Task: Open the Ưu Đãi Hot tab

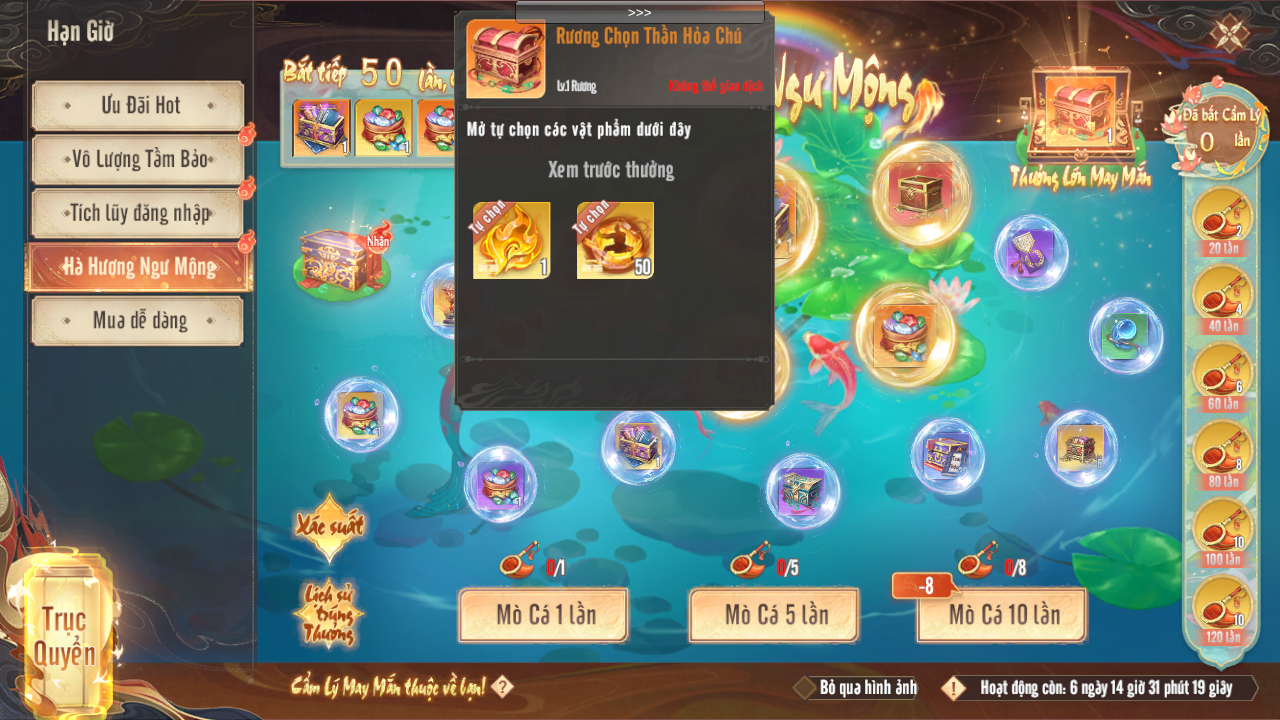Action: pyautogui.click(x=138, y=105)
